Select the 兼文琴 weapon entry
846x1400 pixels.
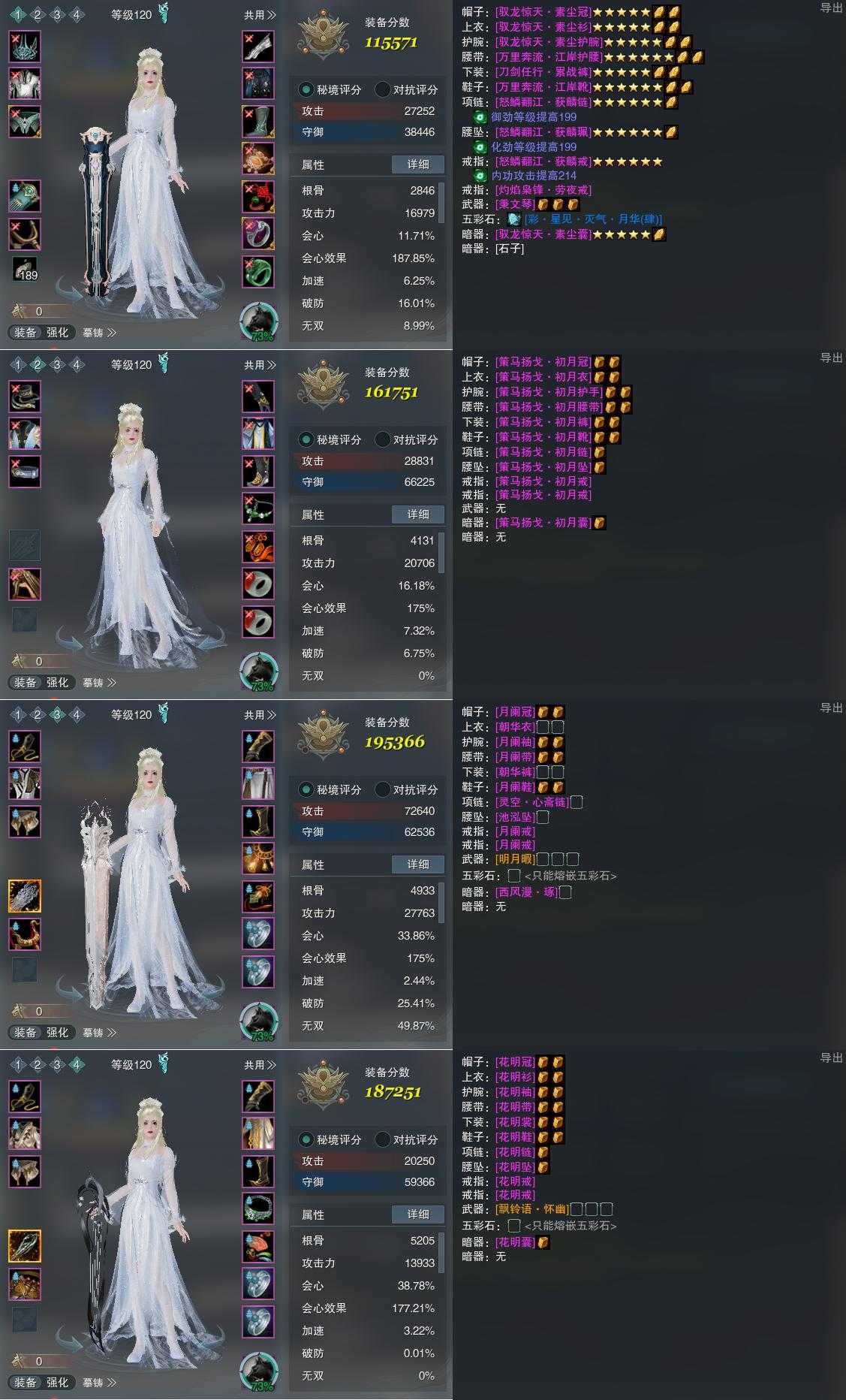(515, 204)
